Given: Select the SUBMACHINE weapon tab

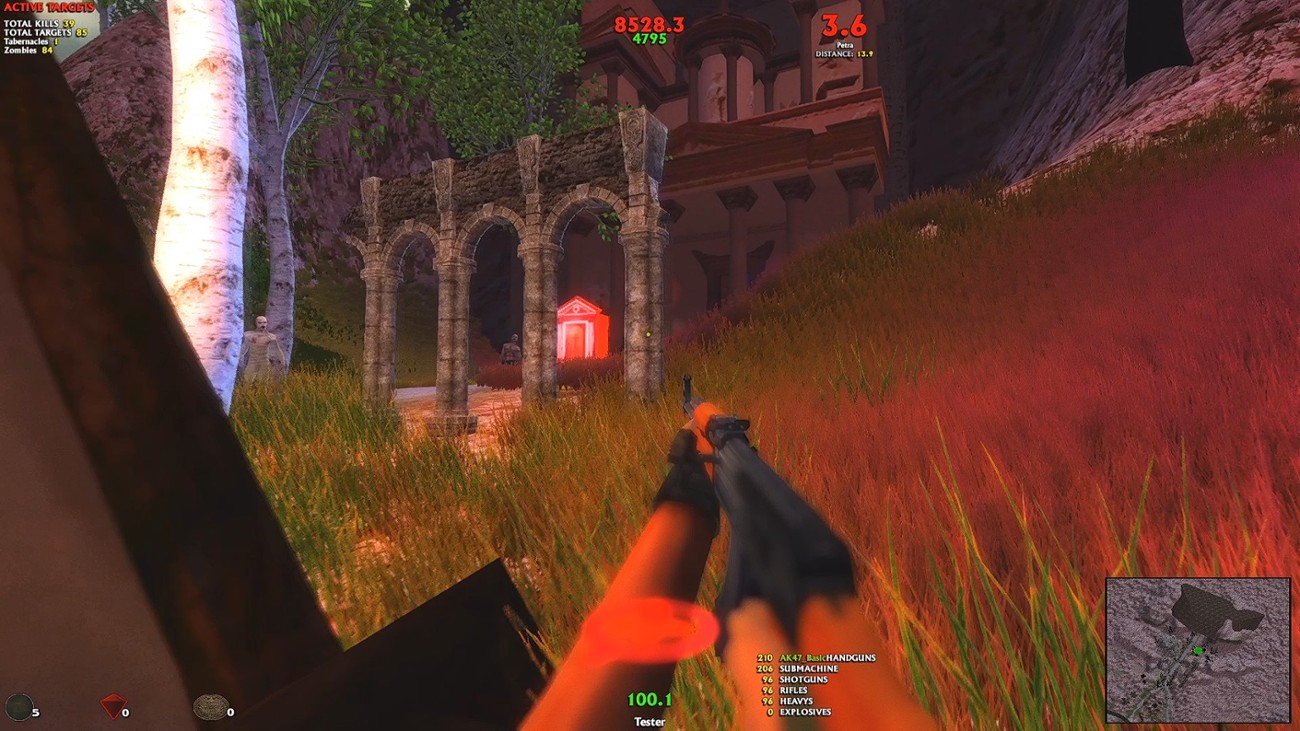Looking at the screenshot, I should point(806,669).
